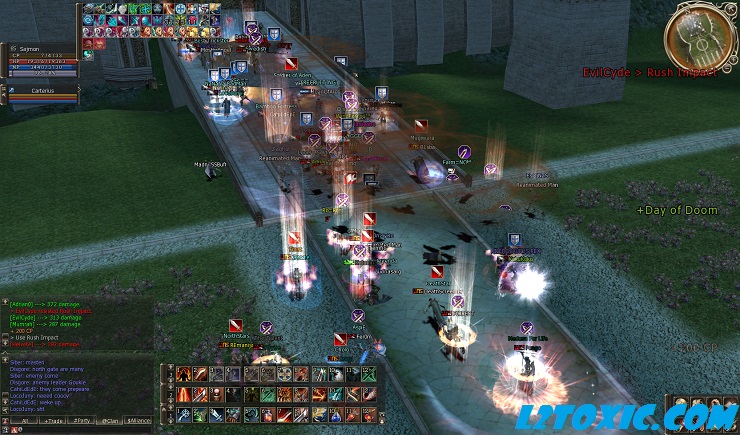Click the first buff icon in the buff bar
The height and width of the screenshot is (435, 740).
pos(87,9)
